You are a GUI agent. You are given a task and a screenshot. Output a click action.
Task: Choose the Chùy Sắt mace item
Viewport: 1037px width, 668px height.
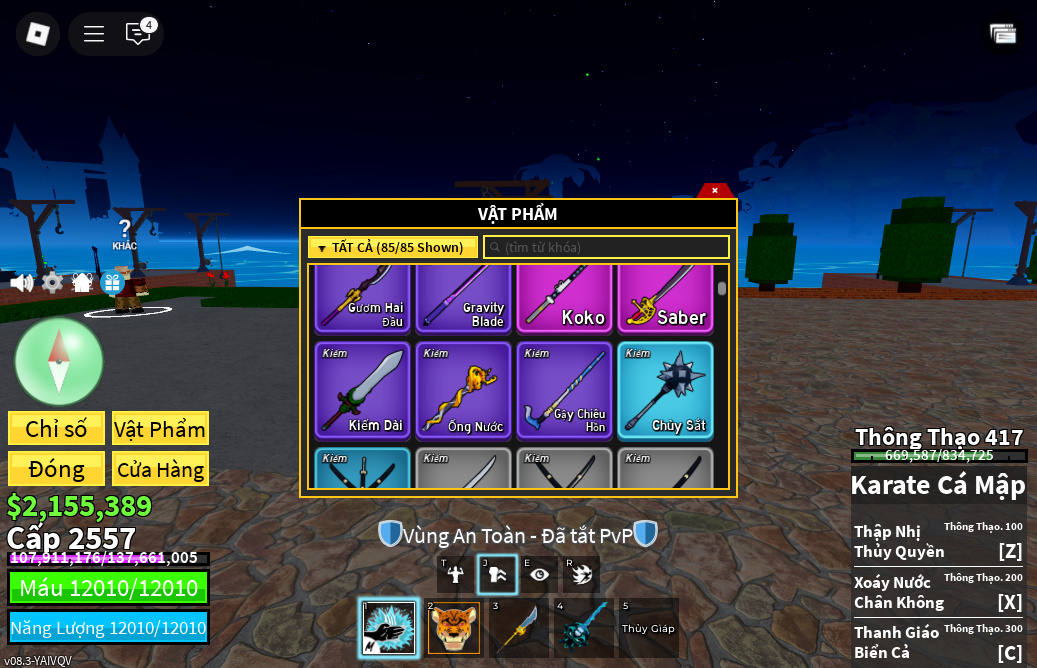(x=665, y=390)
